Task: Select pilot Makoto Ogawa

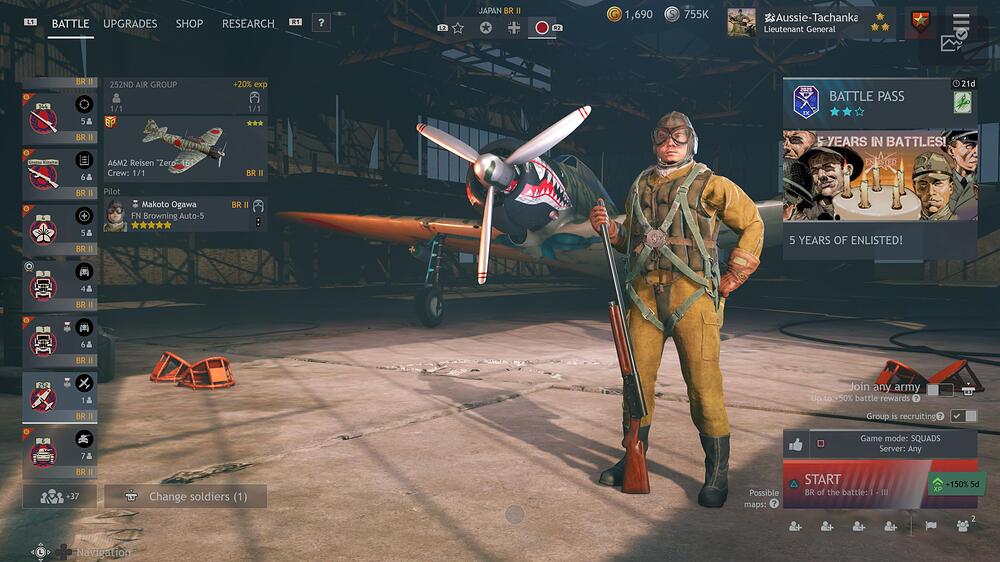Action: (185, 214)
